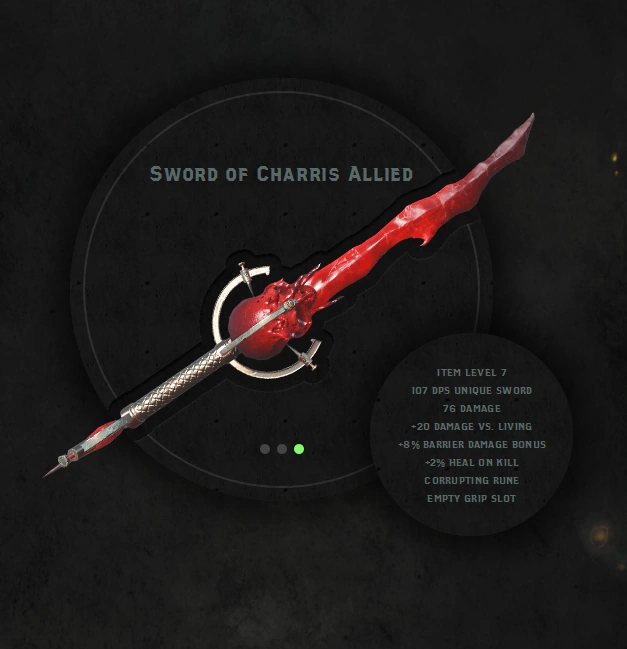Switch to the middle gray pagination dot
This screenshot has height=649, width=627.
click(282, 449)
